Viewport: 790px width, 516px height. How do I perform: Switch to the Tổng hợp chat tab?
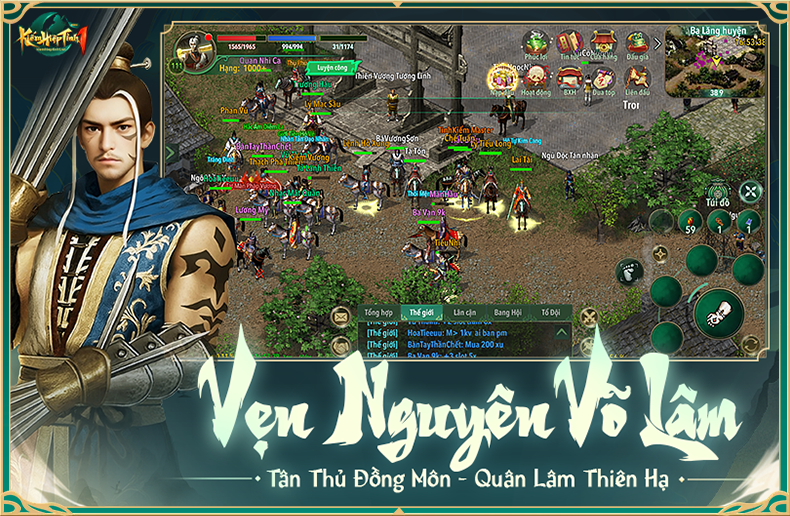[378, 313]
